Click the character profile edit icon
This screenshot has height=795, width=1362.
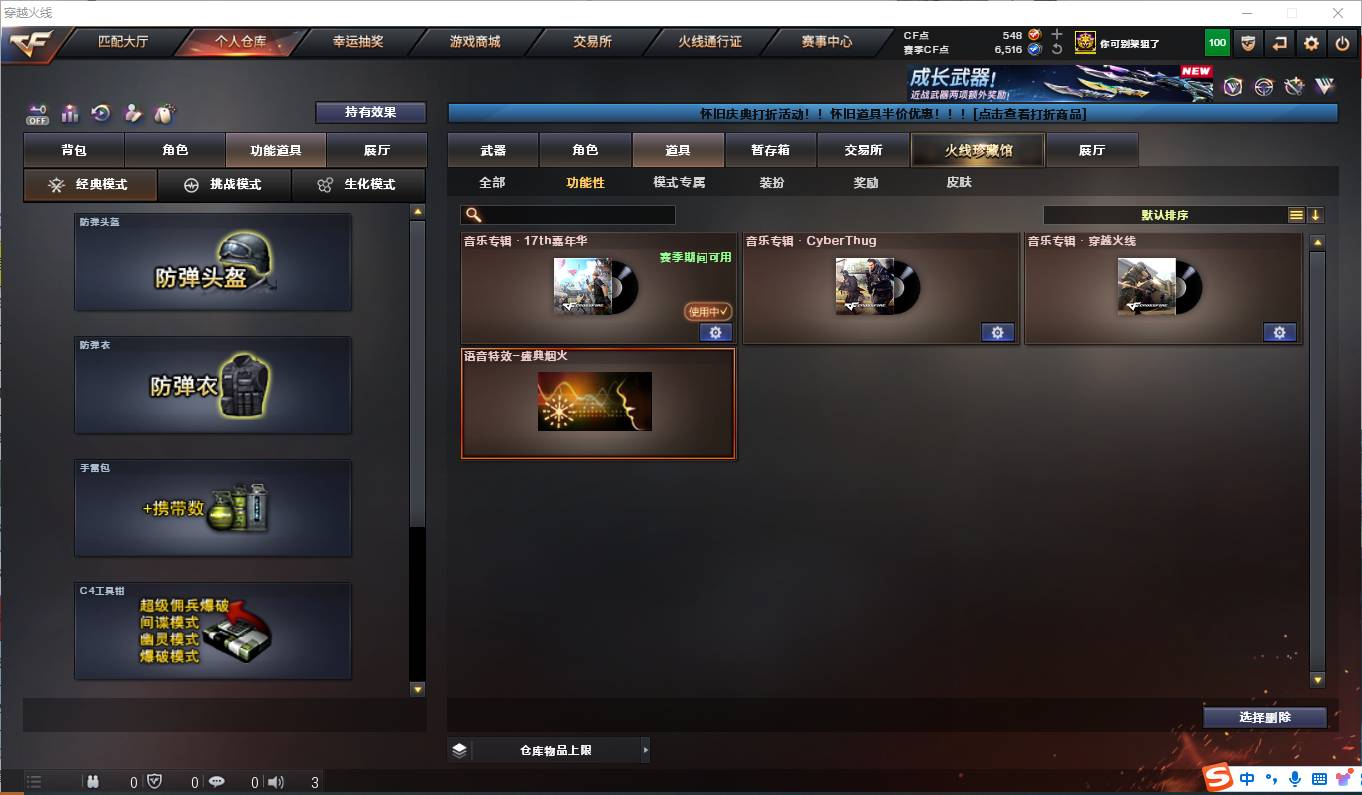tap(132, 112)
